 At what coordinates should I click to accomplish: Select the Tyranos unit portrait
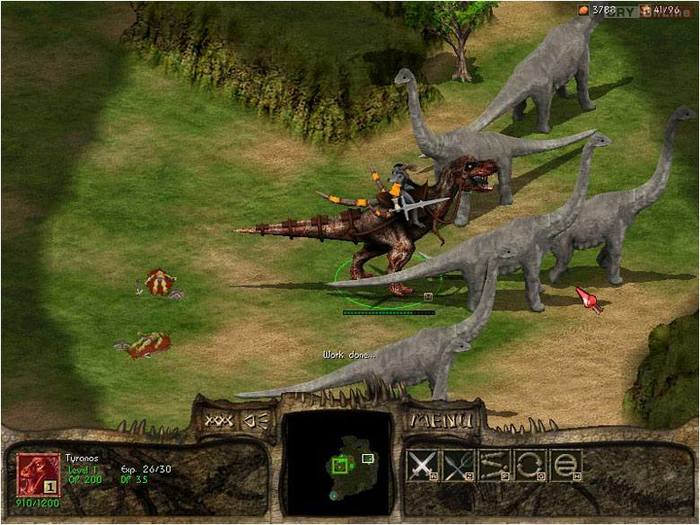pos(39,474)
